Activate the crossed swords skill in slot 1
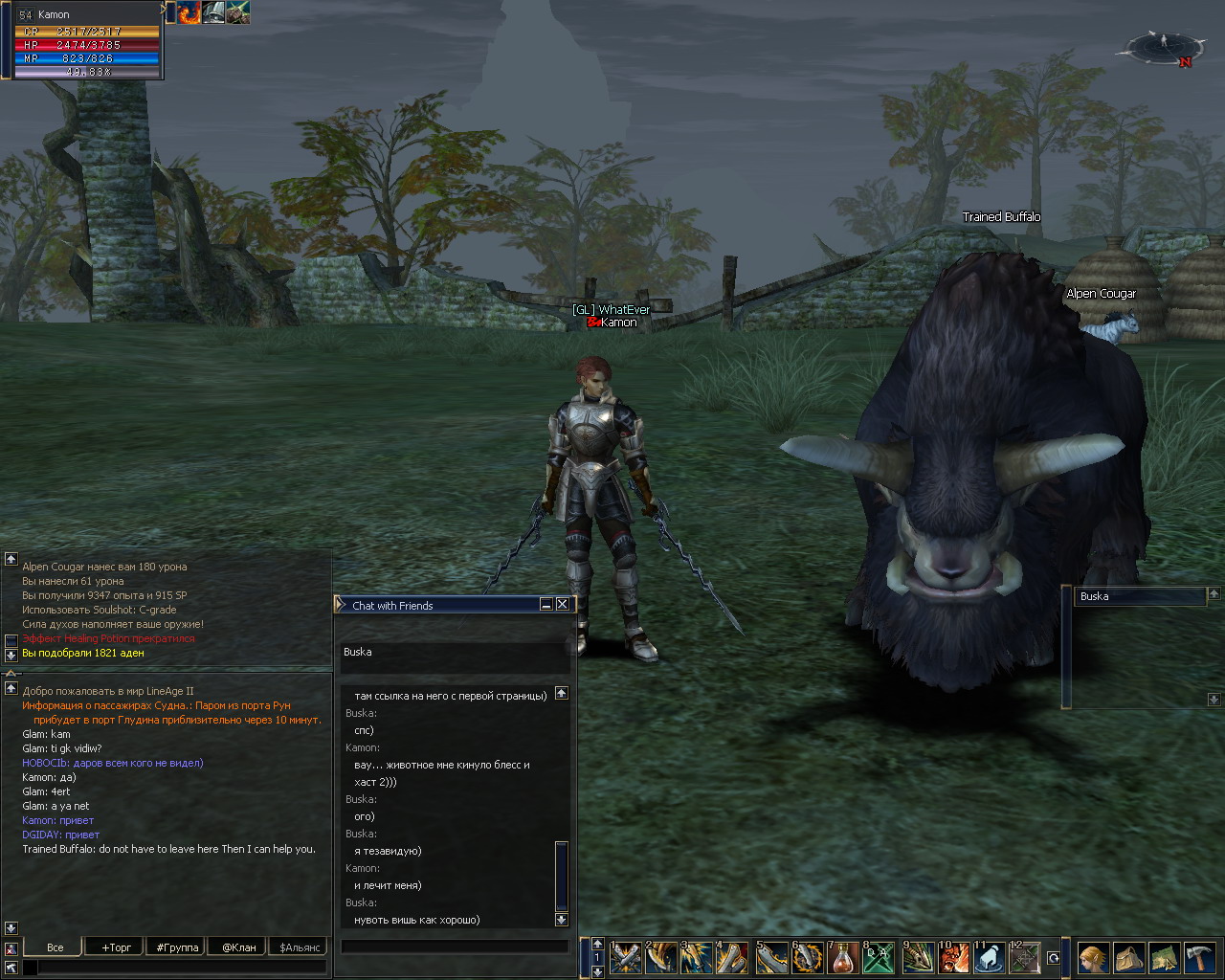The width and height of the screenshot is (1225, 980). coord(625,957)
